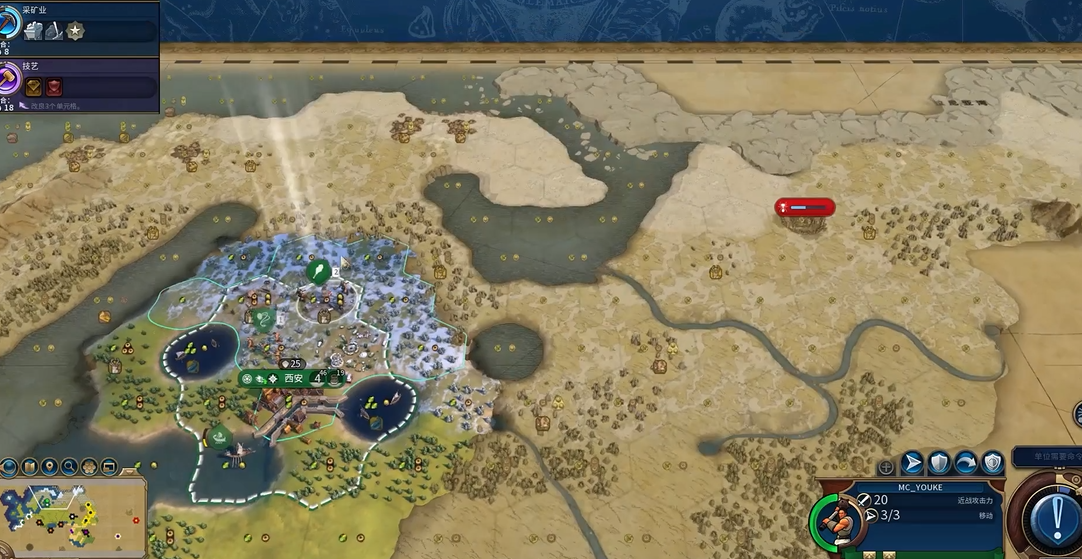Toggle the hex grid overlay icon

[88, 467]
